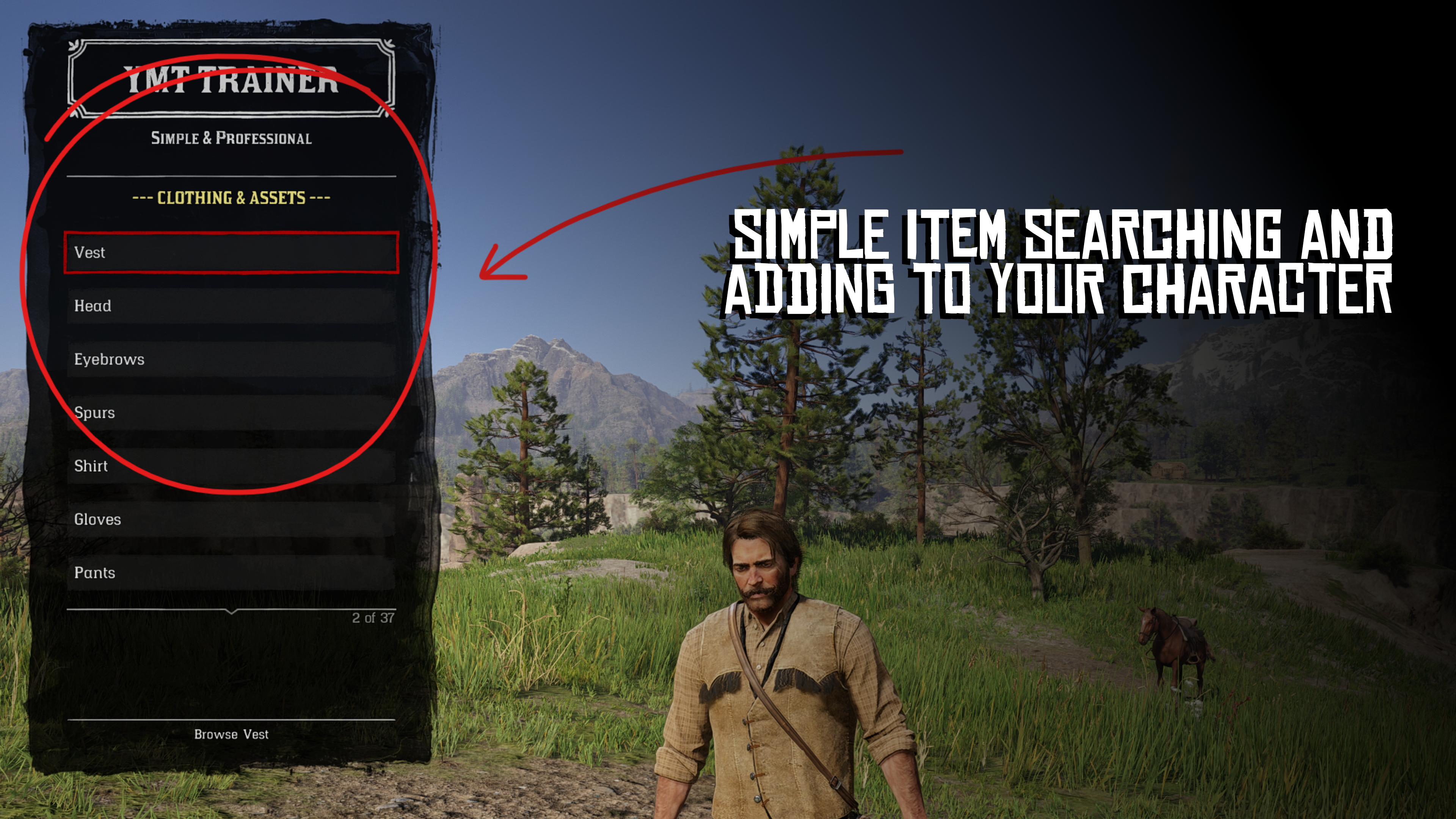1456x819 pixels.
Task: Open the Head menu entry
Action: pos(231,306)
